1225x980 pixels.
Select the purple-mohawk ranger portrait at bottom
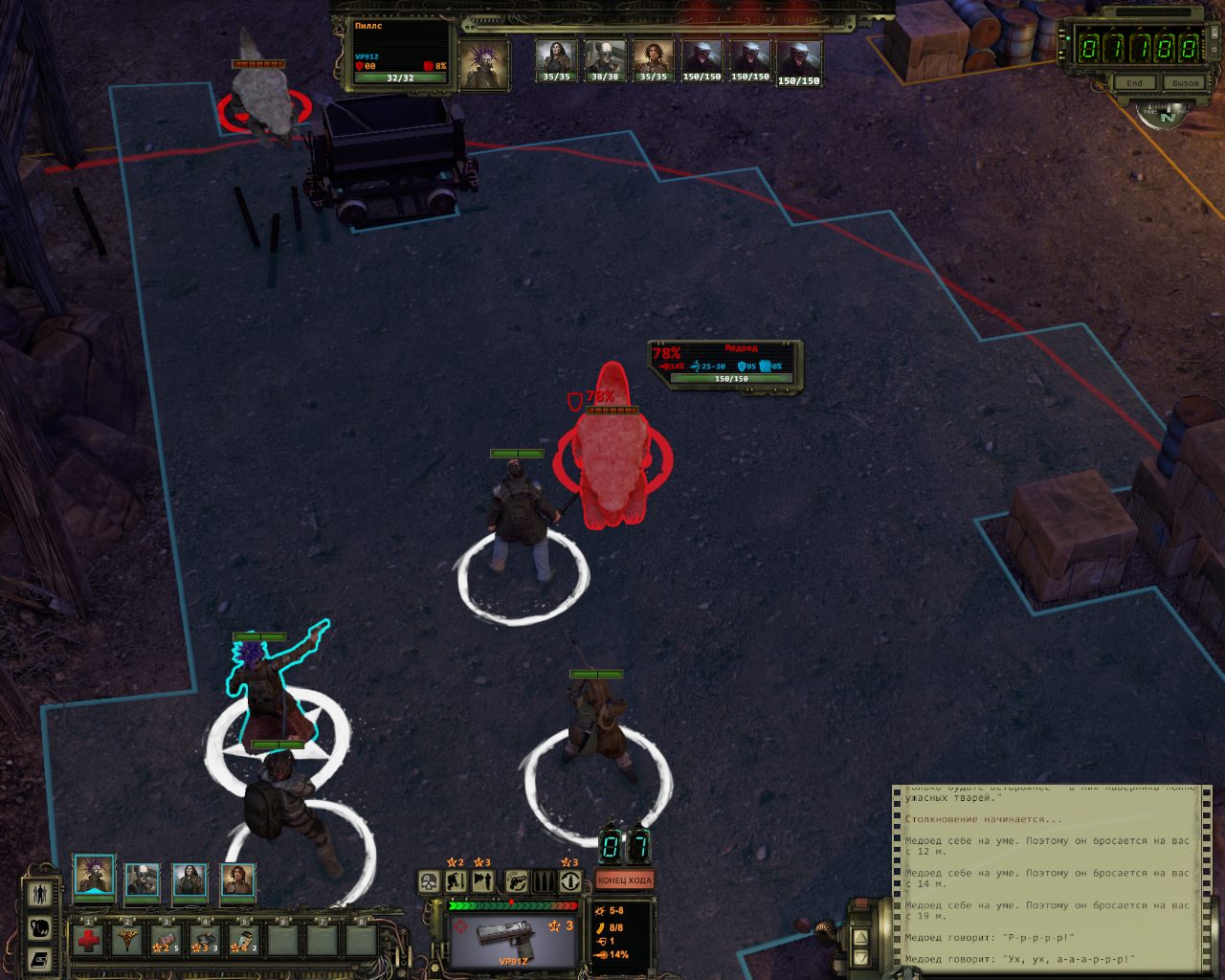(x=95, y=876)
